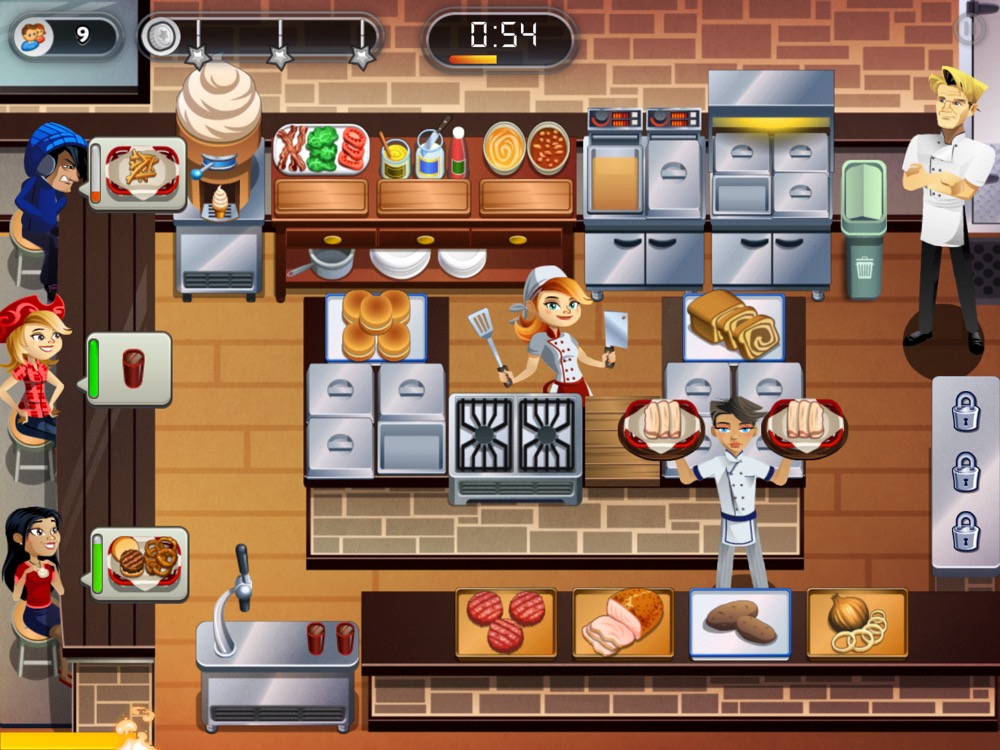Grab potatoes from the highlighted tray
This screenshot has width=1000, height=750.
pos(740,622)
